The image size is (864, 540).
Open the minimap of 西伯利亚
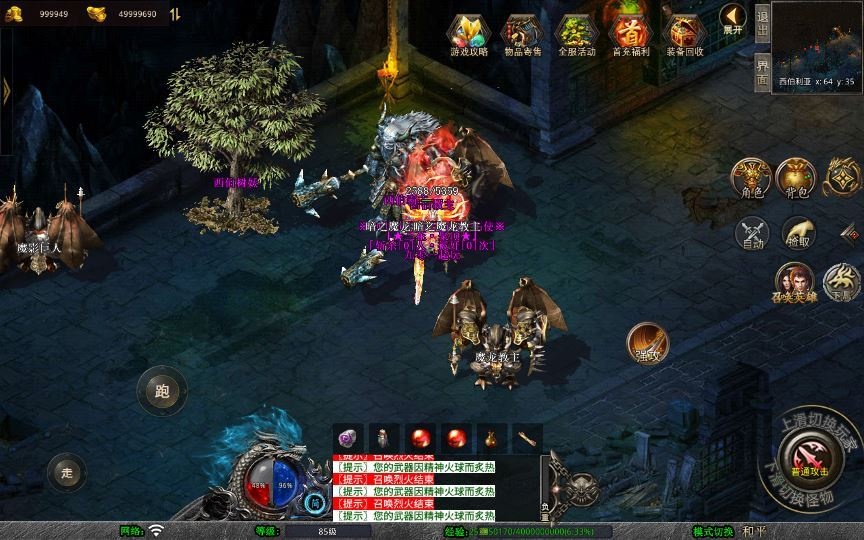tap(816, 40)
